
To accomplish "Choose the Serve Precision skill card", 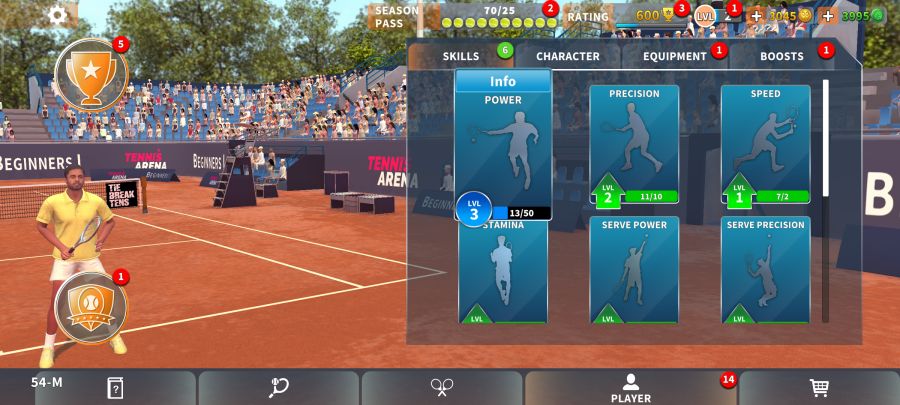I will pos(765,270).
